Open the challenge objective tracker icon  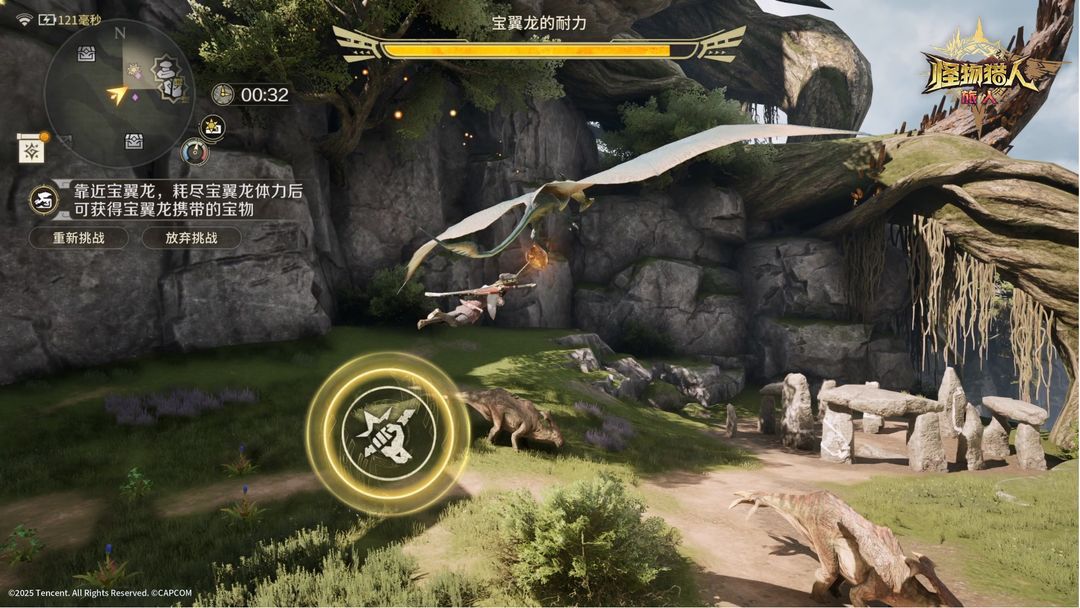pyautogui.click(x=43, y=198)
